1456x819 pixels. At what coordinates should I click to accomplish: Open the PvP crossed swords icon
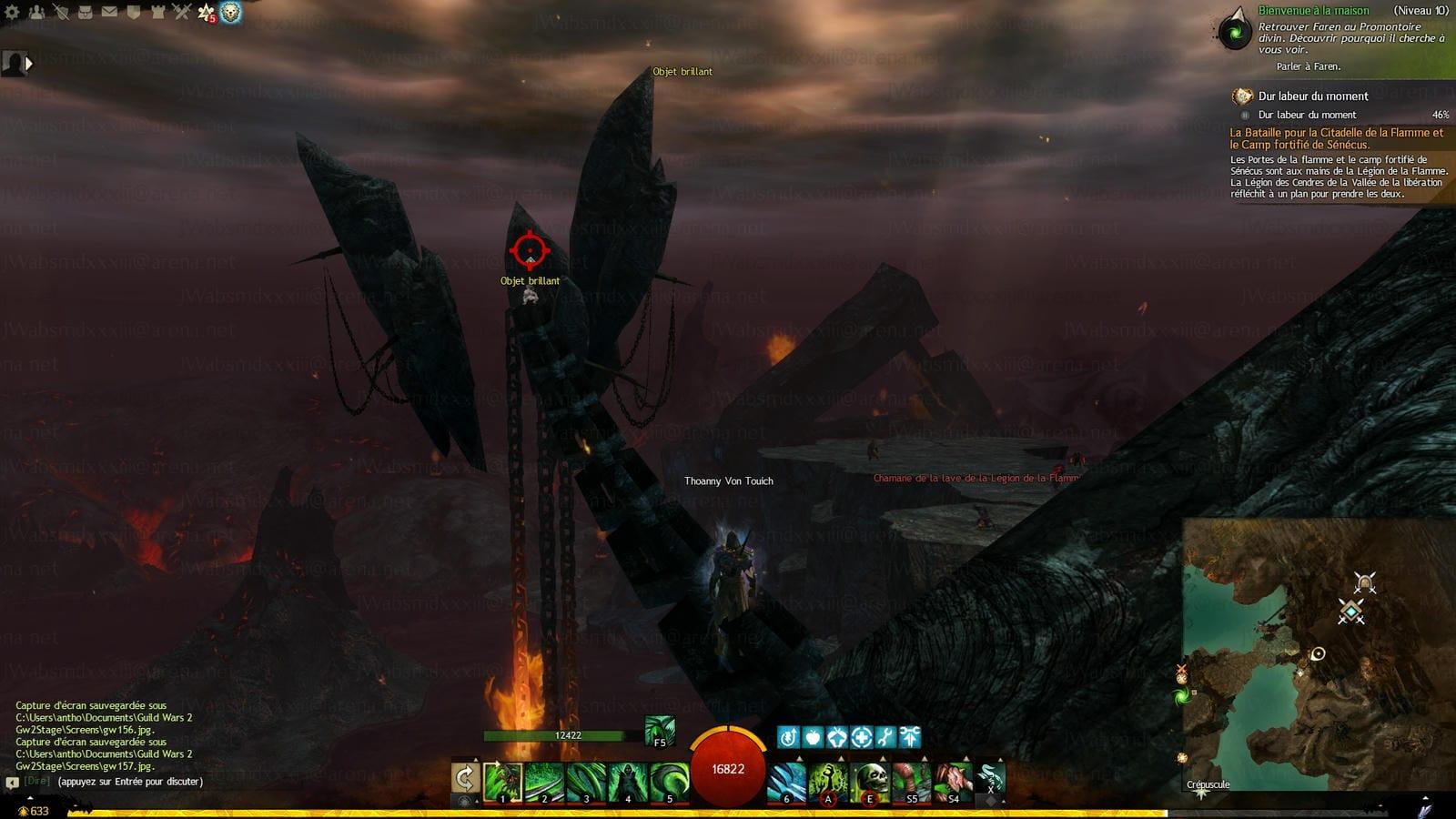[181, 12]
